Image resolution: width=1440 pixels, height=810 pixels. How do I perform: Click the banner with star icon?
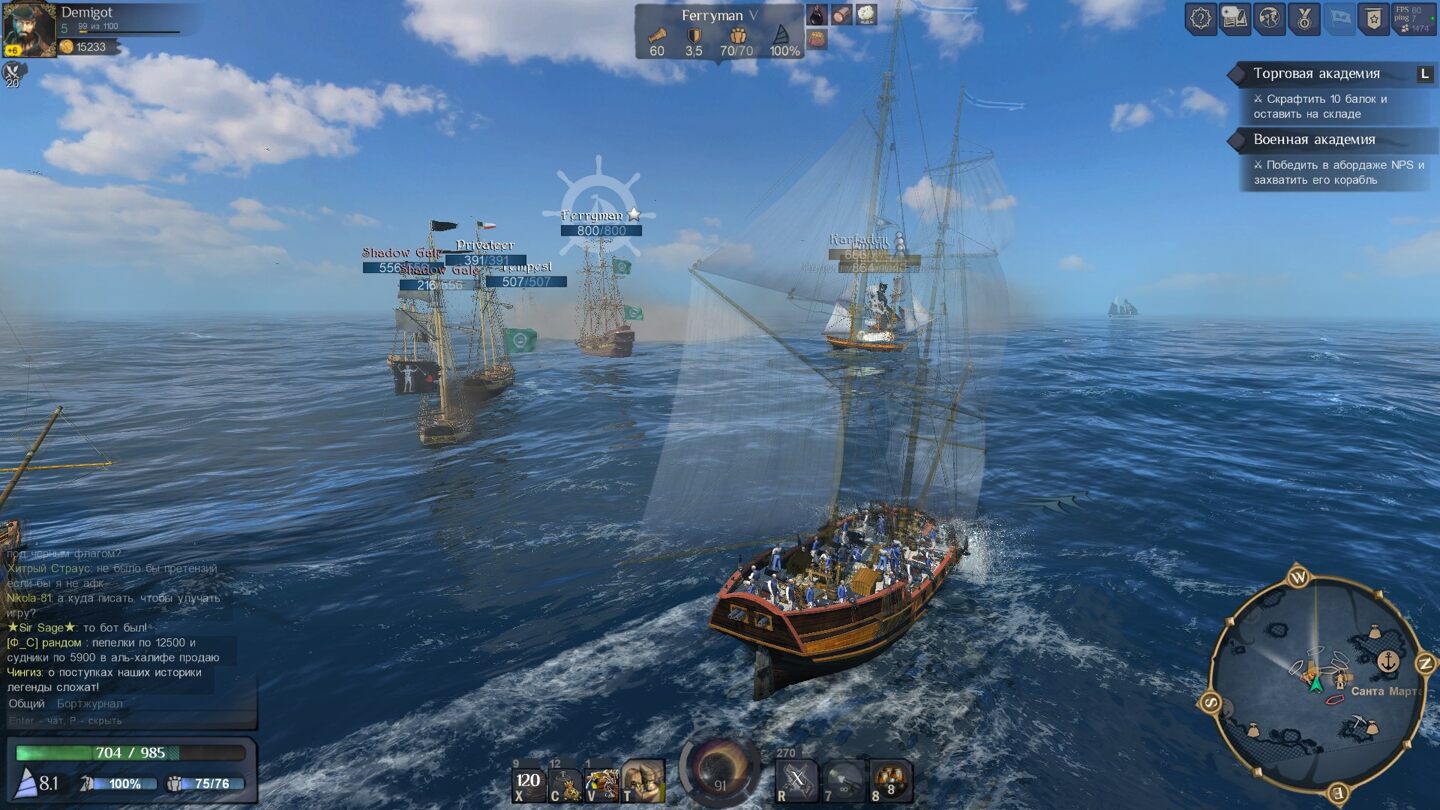[x=1373, y=19]
